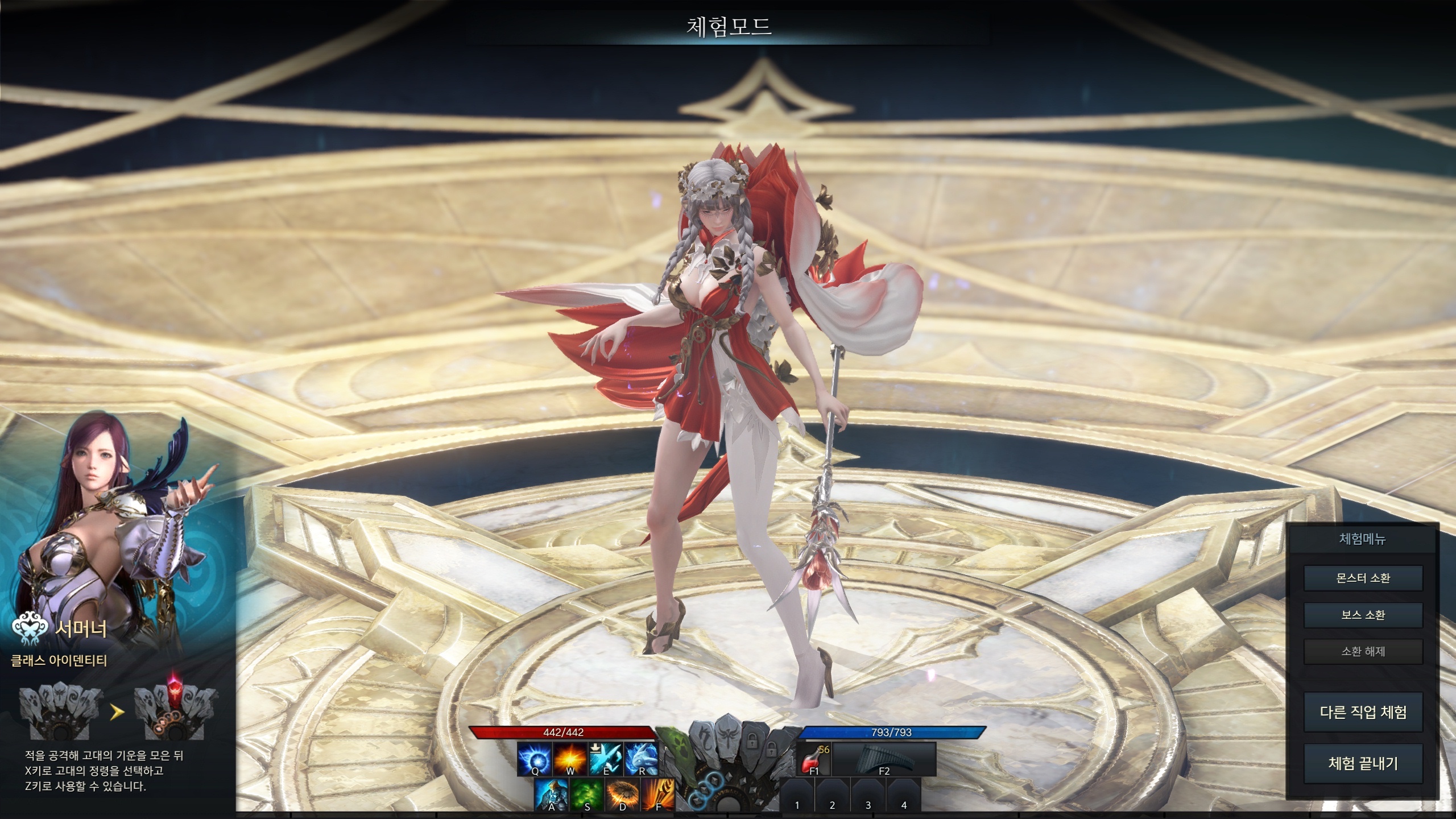End the trial with 체험 끝내기

(x=1363, y=763)
